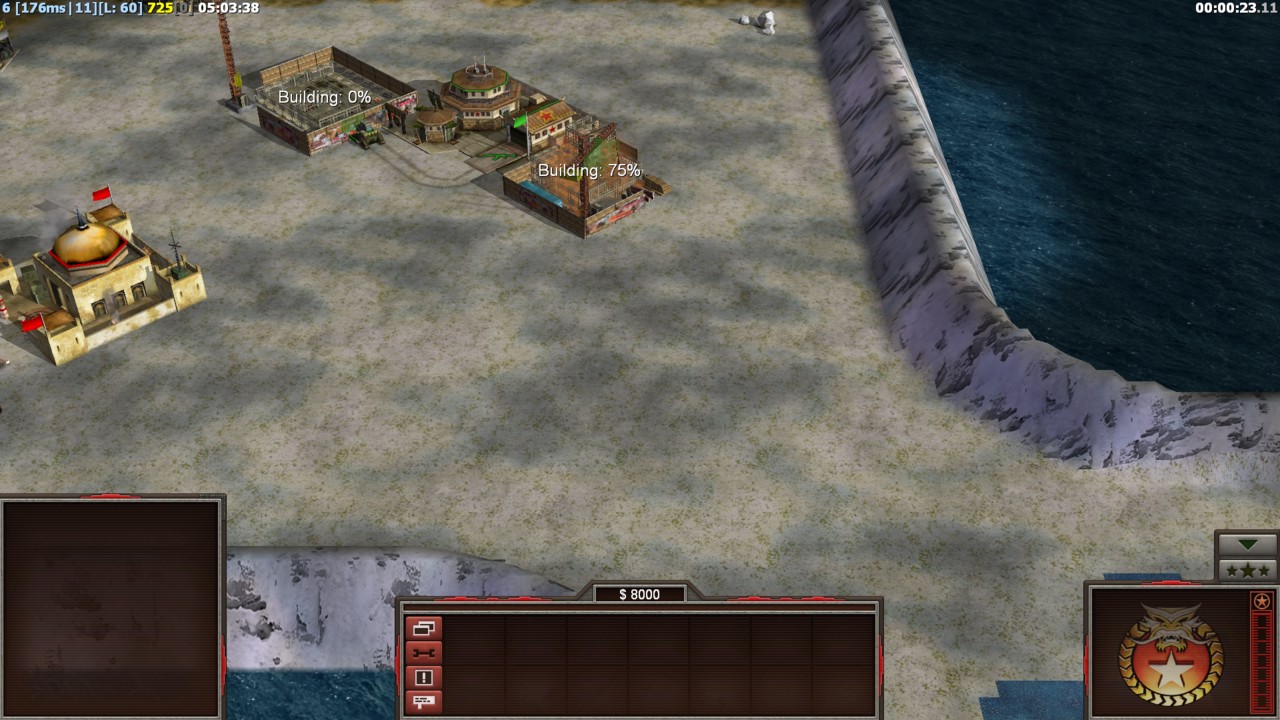Hide the control bar with green arrow
This screenshot has height=720, width=1280.
[1247, 544]
